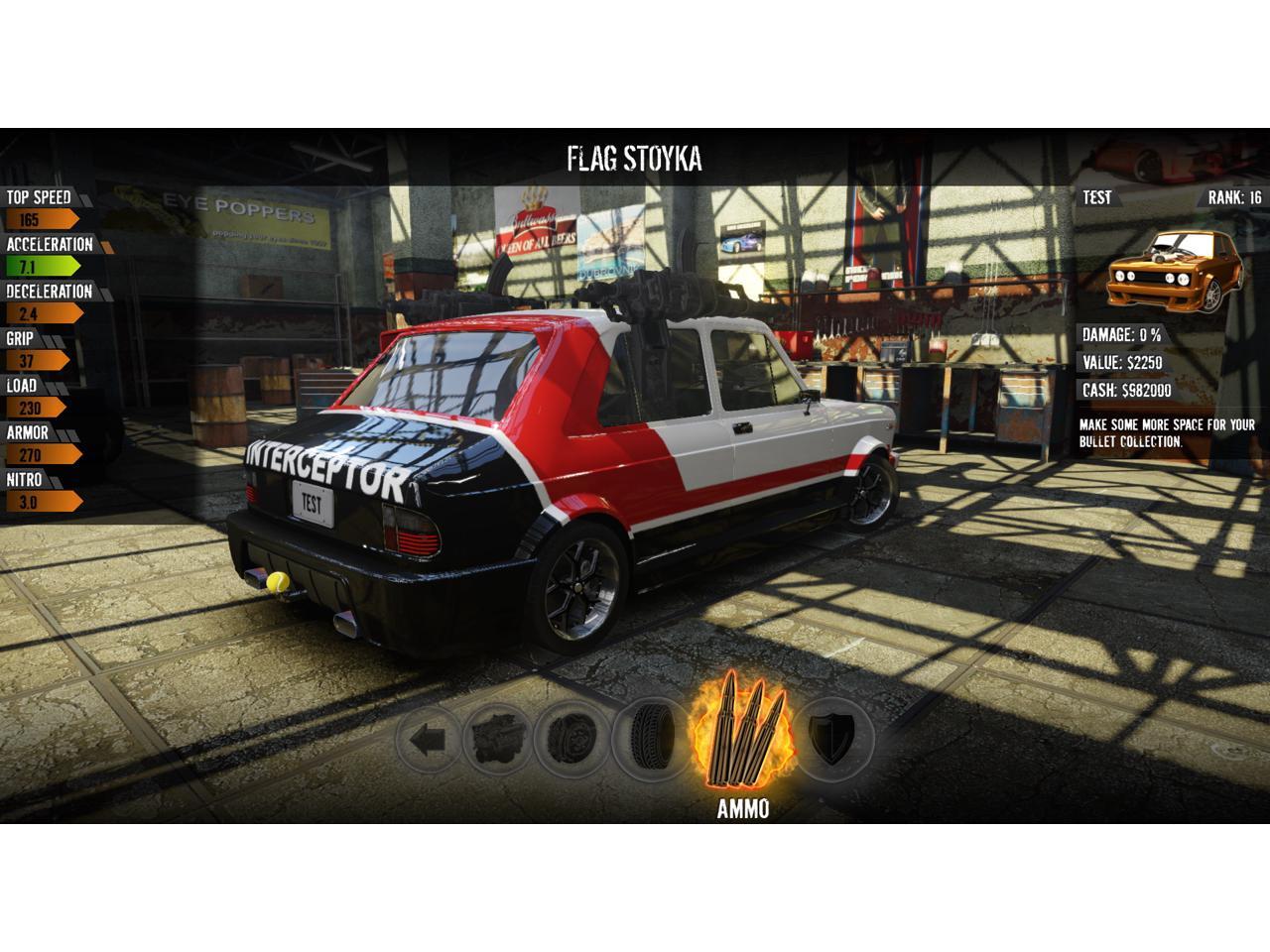This screenshot has width=1270, height=952.
Task: Open the tire upgrade category
Action: (650, 739)
